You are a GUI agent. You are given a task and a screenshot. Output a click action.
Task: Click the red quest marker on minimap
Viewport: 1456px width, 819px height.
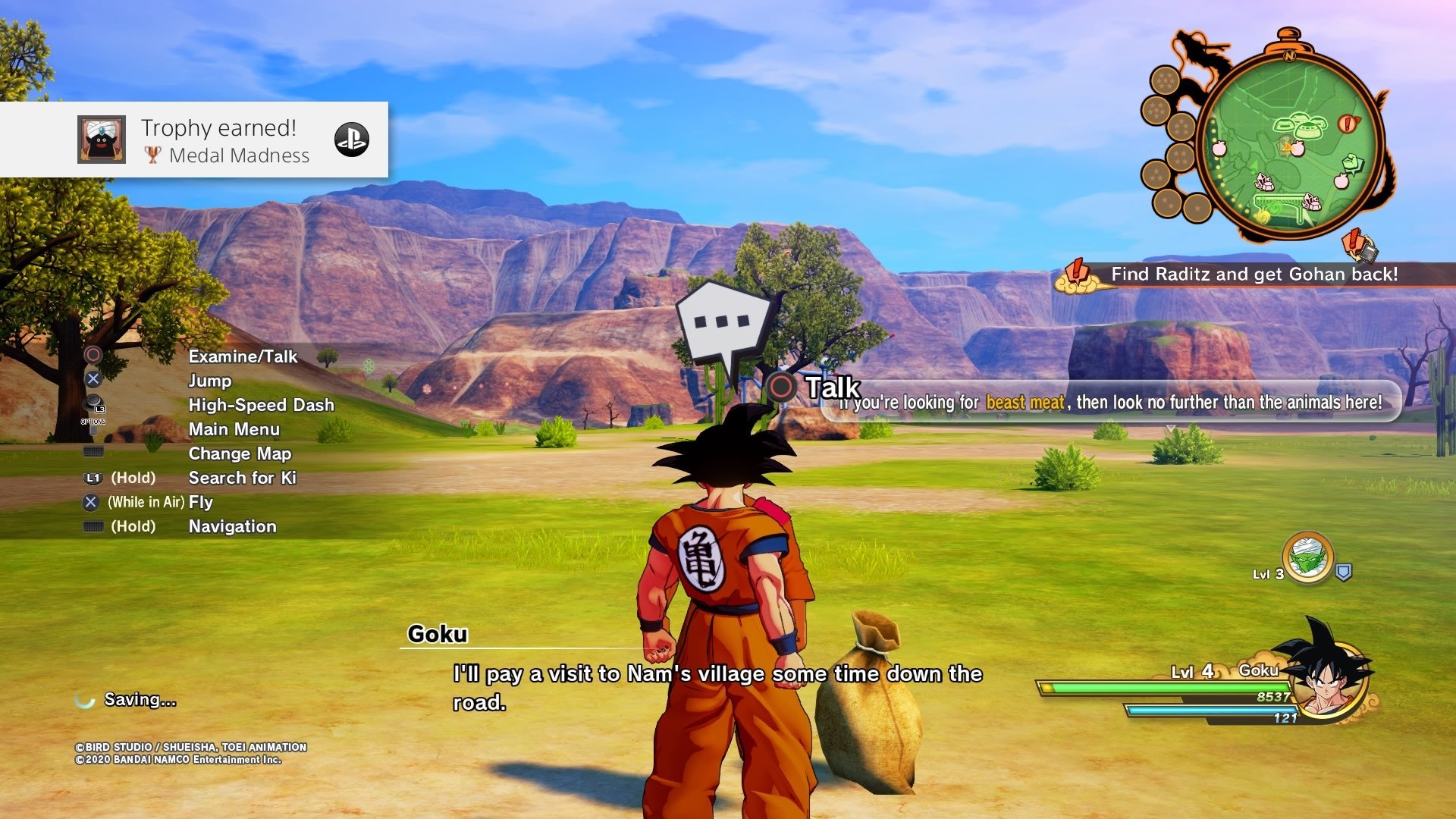point(1348,124)
